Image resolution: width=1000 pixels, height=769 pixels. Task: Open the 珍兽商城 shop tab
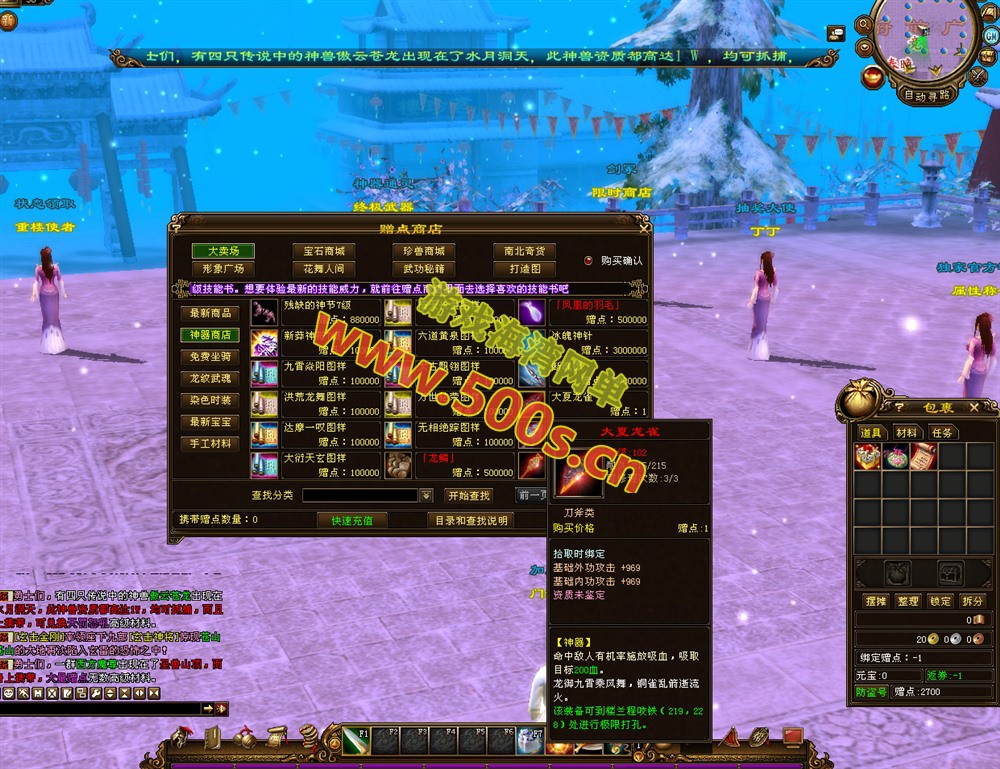(423, 251)
